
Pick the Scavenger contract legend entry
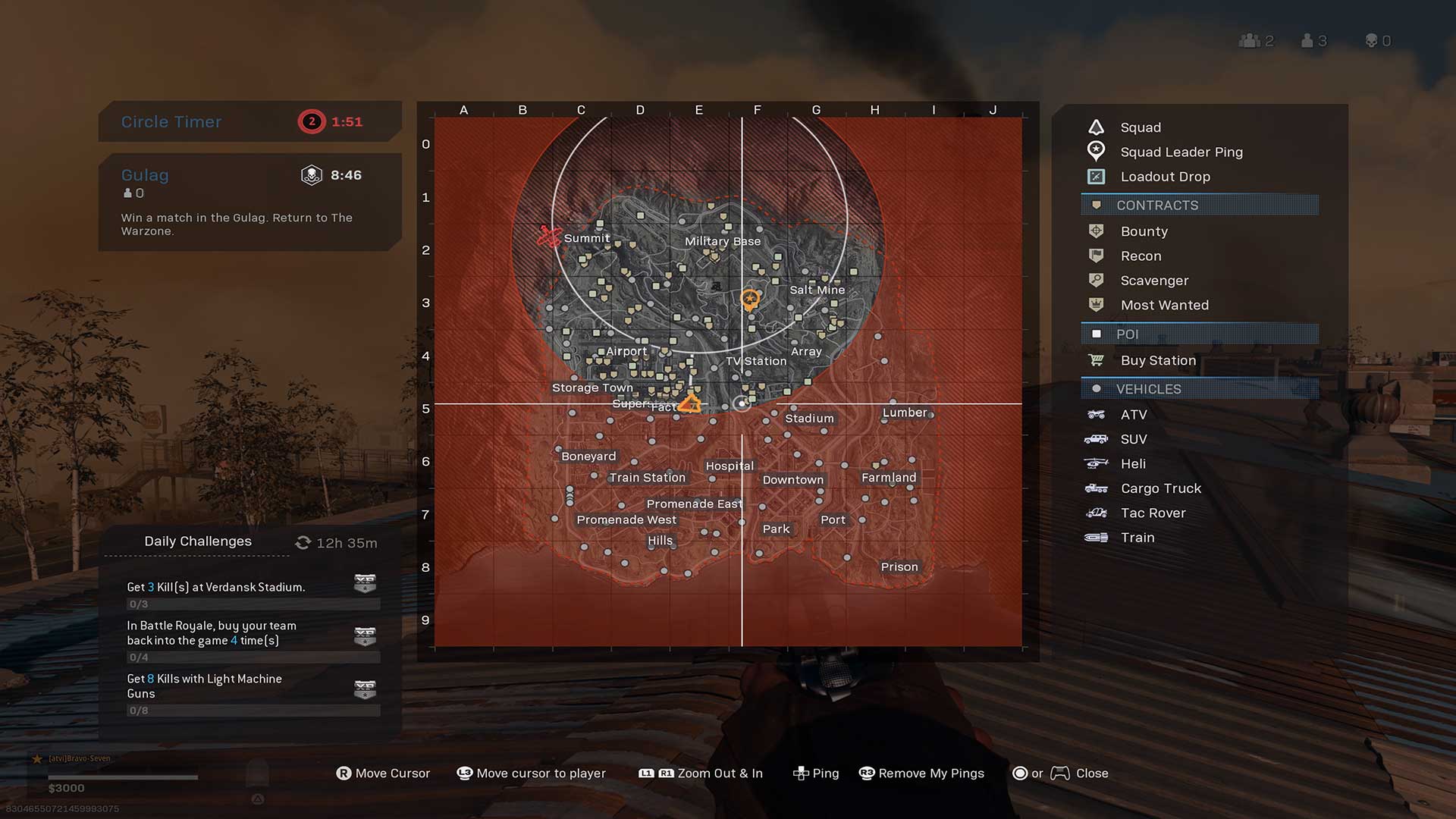(1153, 281)
